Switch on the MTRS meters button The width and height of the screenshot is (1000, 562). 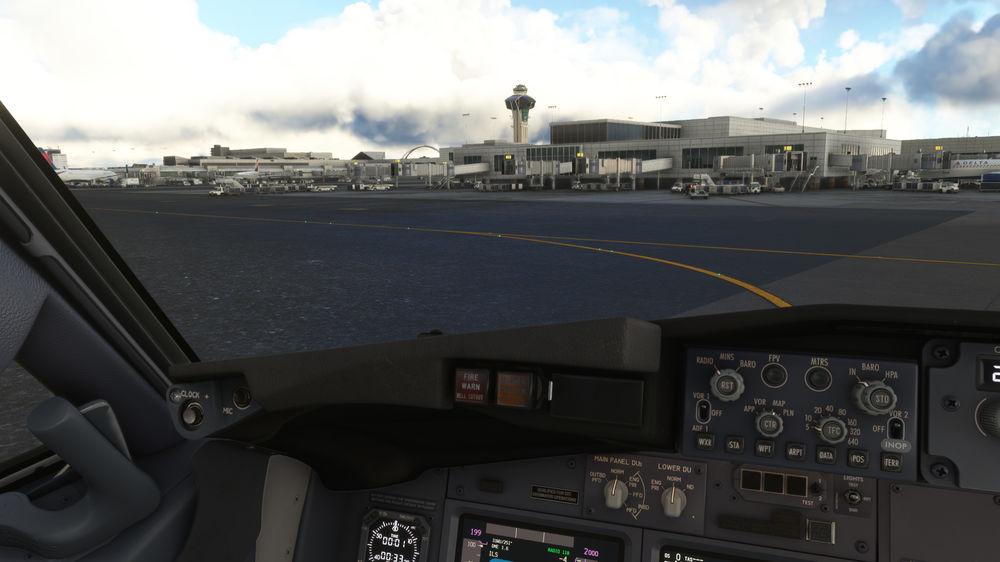[x=818, y=378]
